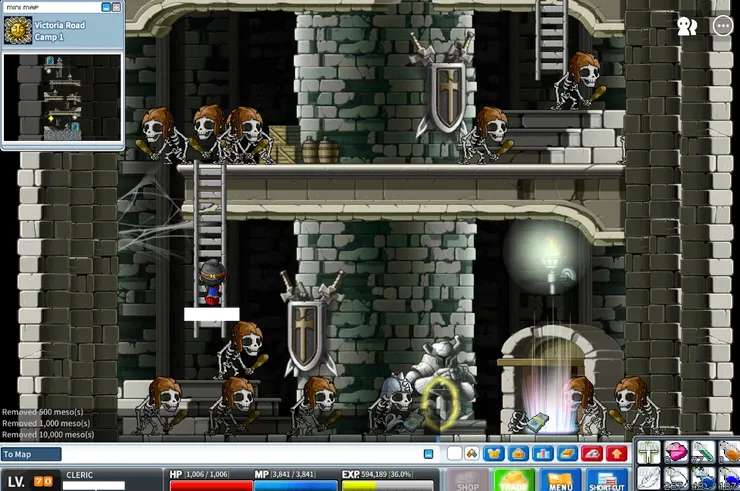Click the Victoria Road mini map view

pyautogui.click(x=62, y=97)
